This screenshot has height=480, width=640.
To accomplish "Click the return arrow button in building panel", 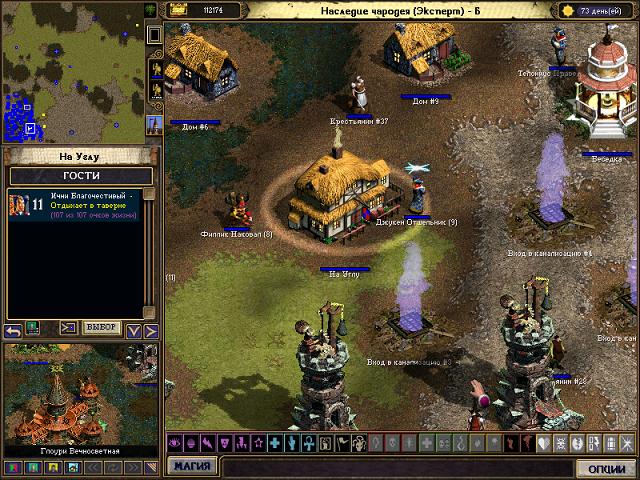I will click(13, 329).
